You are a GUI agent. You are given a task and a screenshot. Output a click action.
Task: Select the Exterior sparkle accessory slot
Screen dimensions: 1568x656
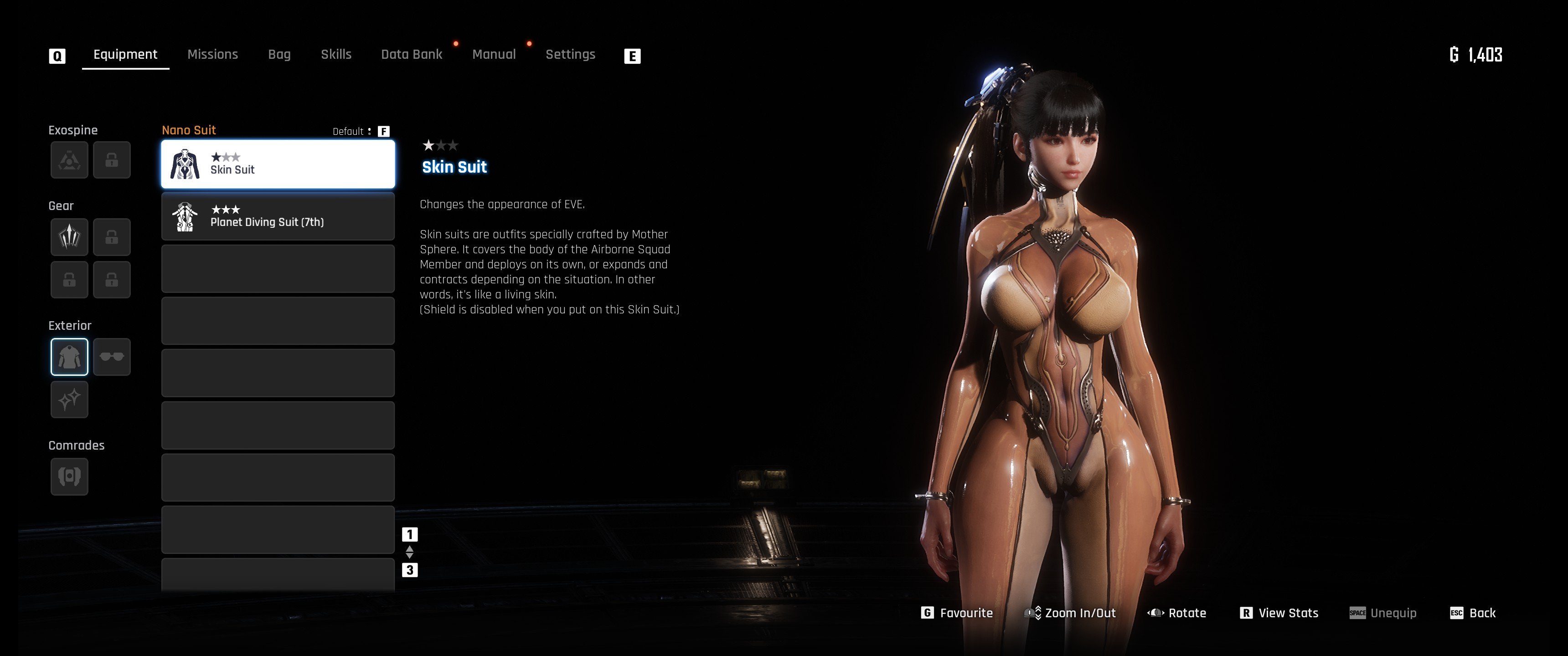[x=69, y=400]
